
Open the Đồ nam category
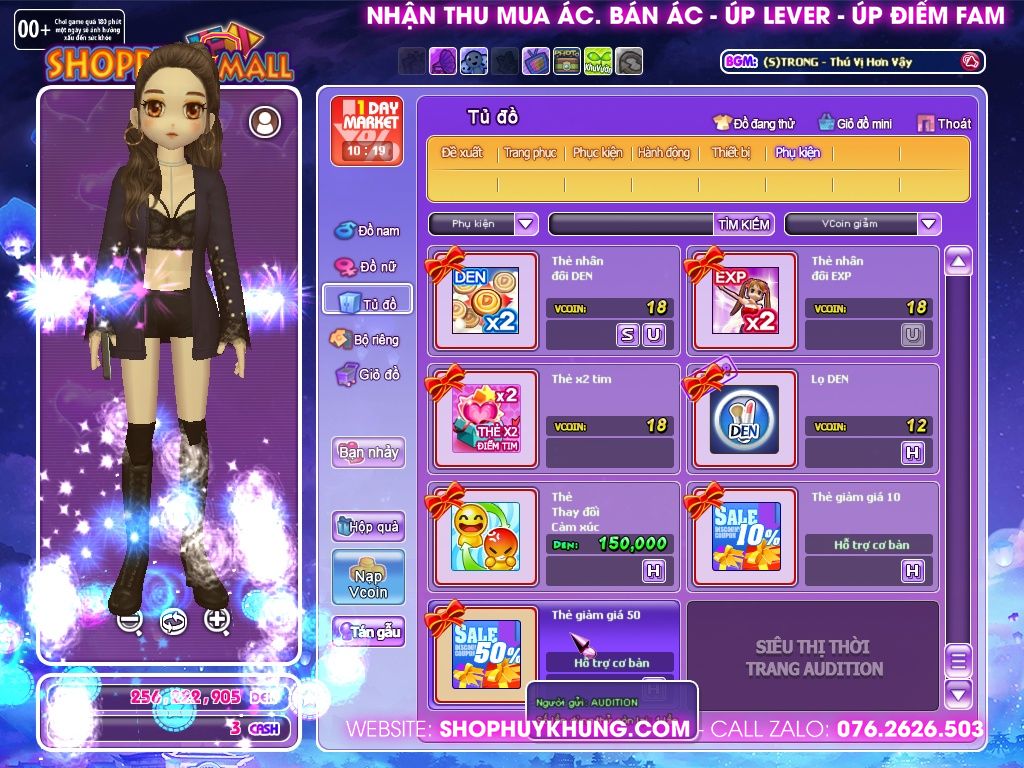pyautogui.click(x=367, y=231)
